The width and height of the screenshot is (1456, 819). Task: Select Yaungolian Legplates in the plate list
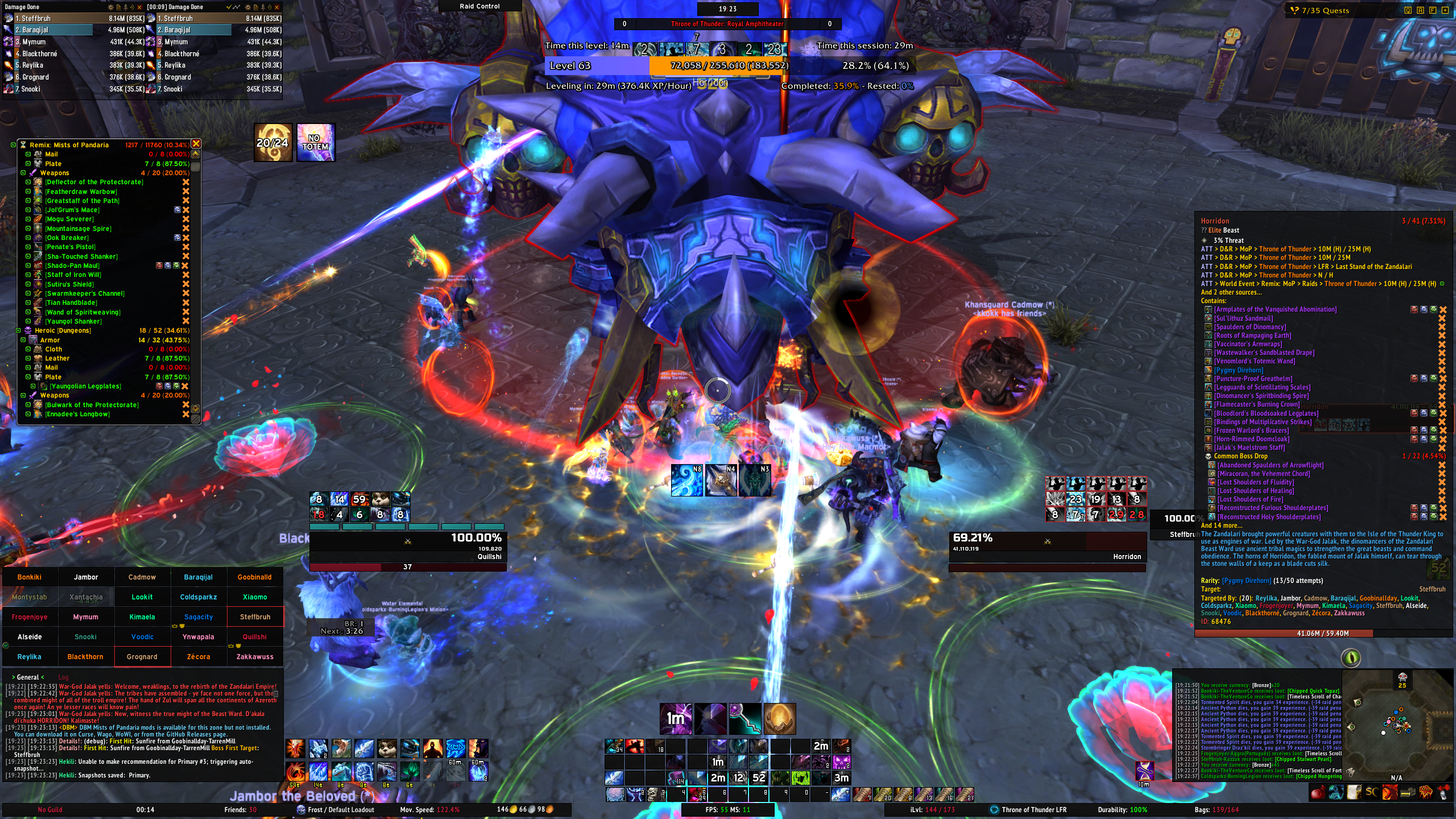(x=85, y=386)
